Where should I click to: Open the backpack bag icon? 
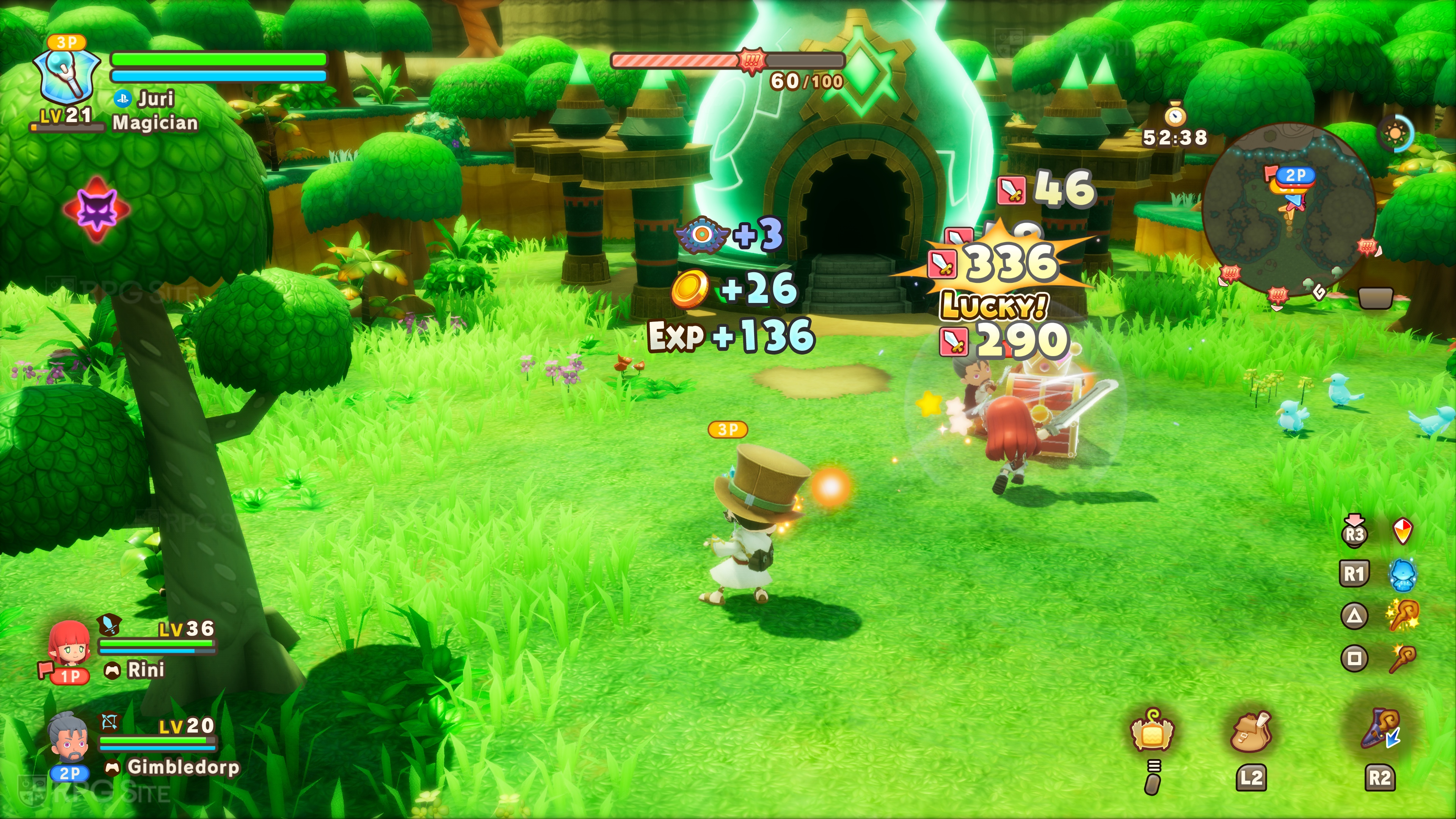click(1251, 732)
